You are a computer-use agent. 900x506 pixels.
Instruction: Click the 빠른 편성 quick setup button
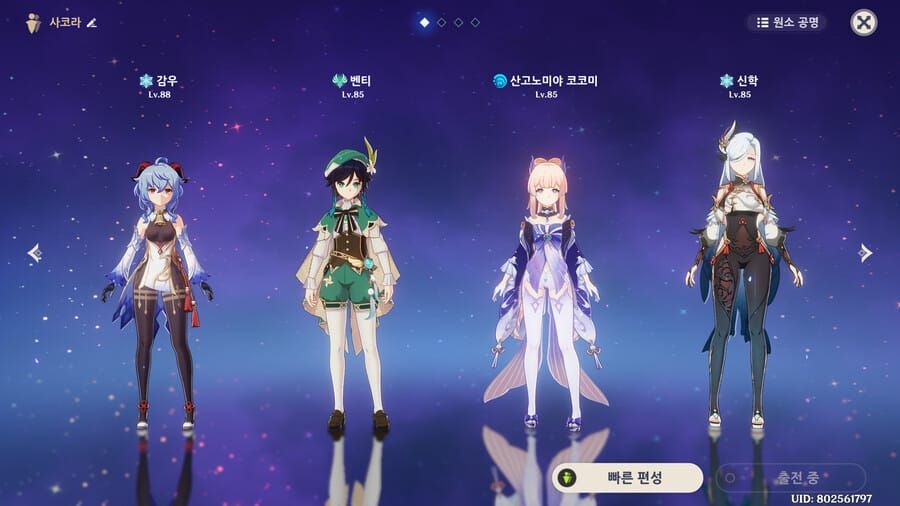[x=627, y=477]
